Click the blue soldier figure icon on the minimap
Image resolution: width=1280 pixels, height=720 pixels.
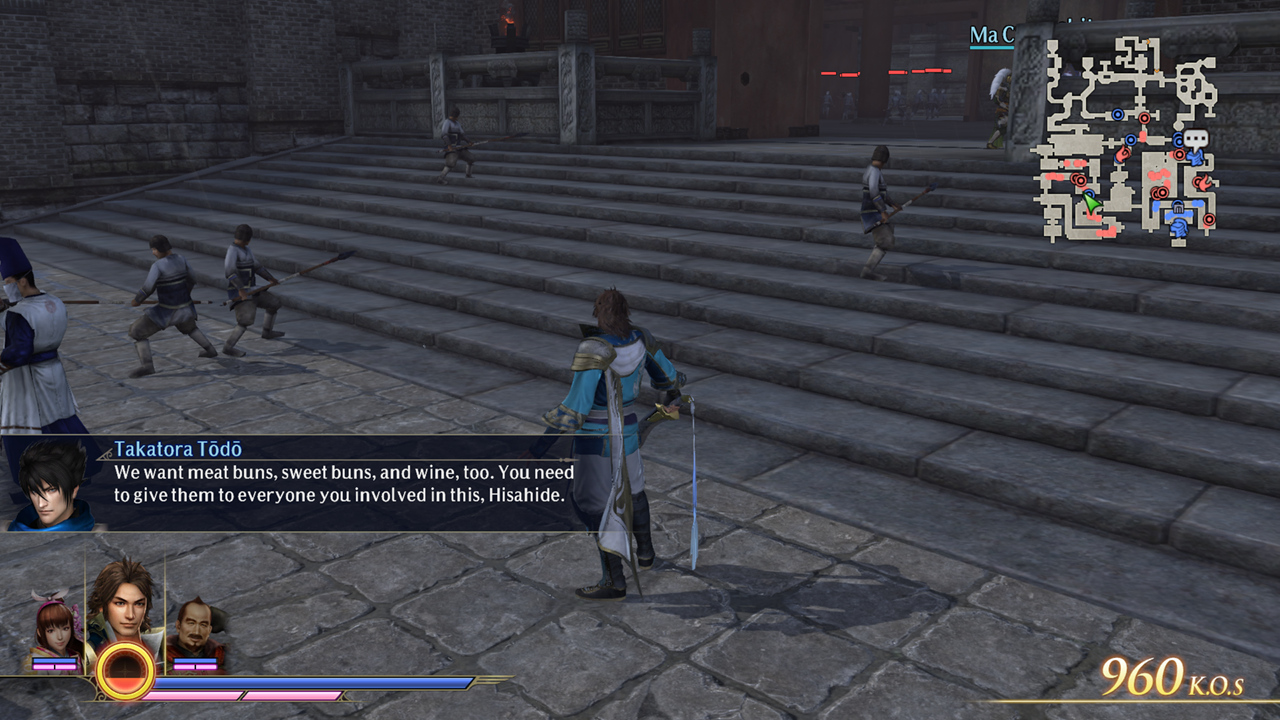click(1195, 158)
